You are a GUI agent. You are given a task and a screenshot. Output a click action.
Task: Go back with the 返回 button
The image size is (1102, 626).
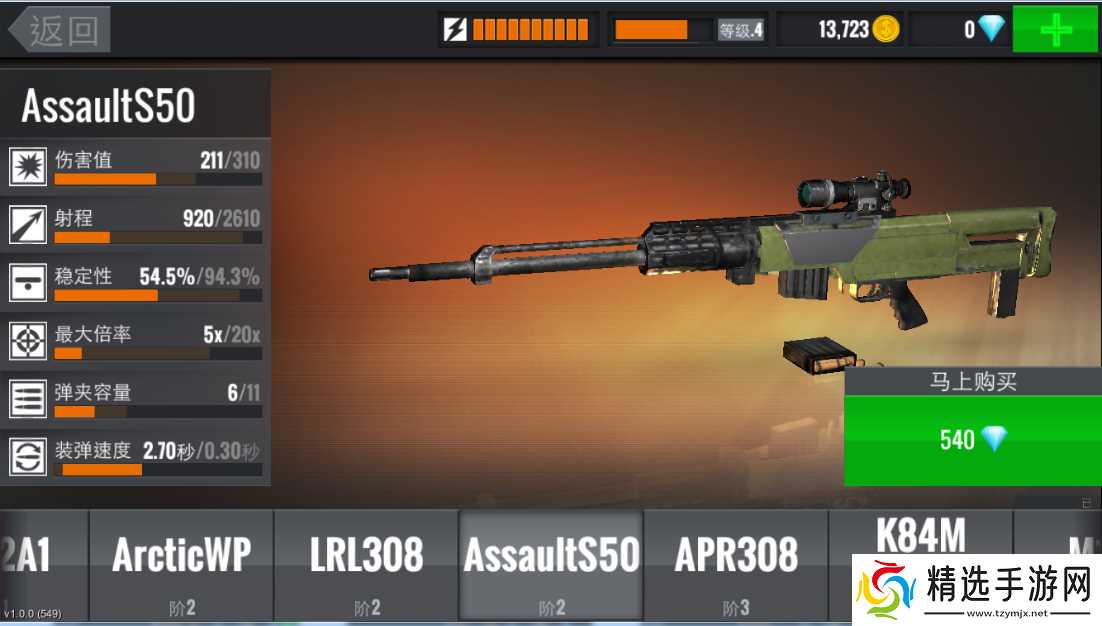coord(60,30)
